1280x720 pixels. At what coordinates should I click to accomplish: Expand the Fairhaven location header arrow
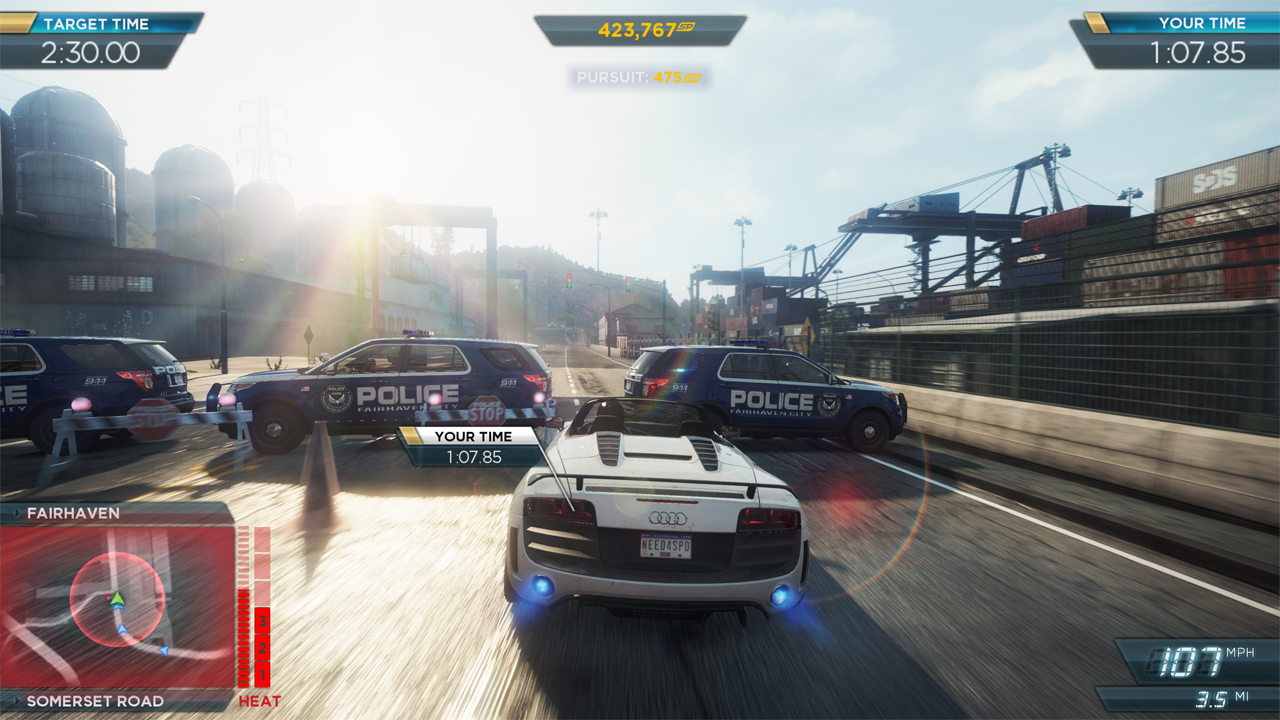pos(17,513)
